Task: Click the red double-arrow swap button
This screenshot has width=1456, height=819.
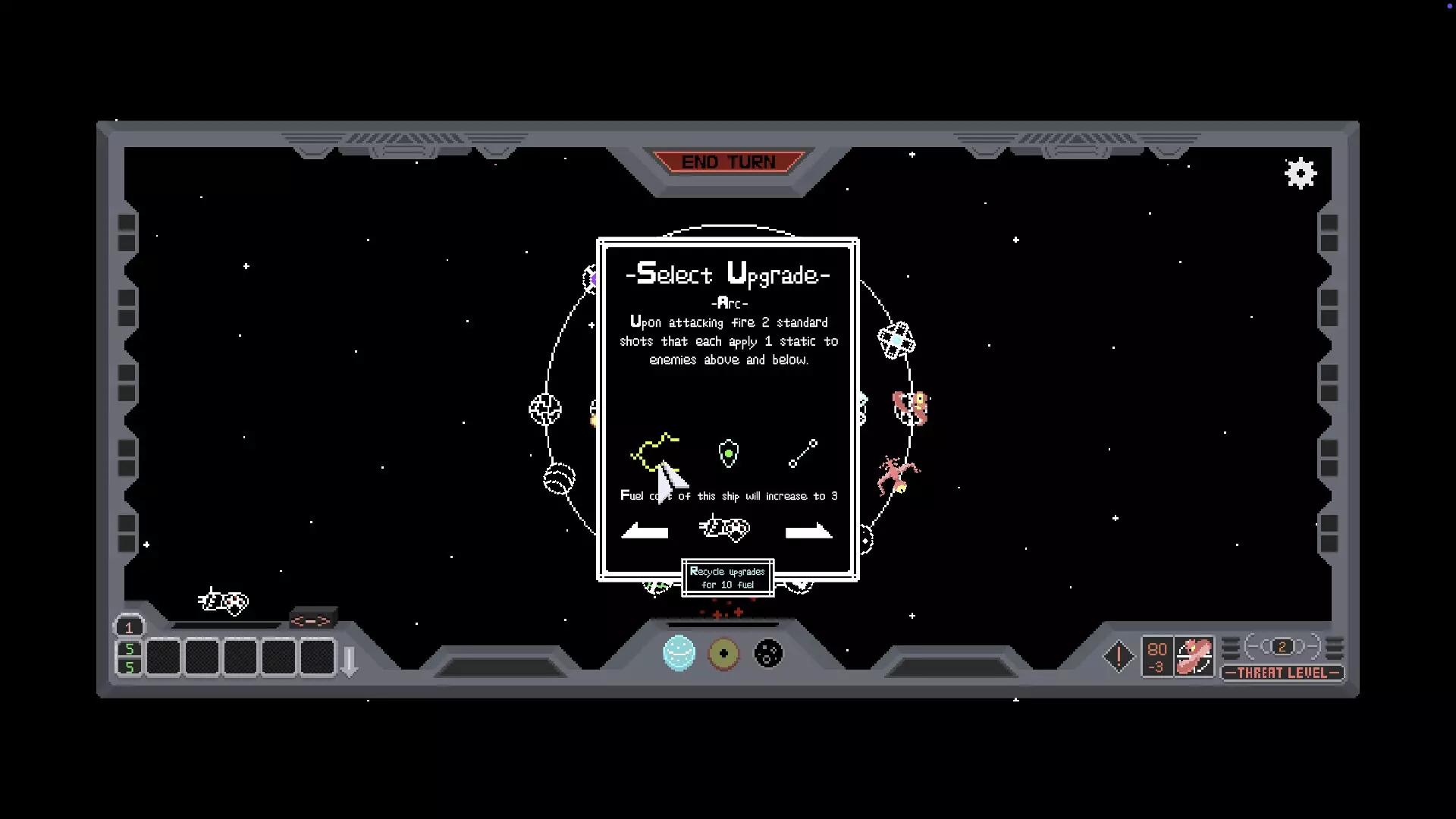Action: [312, 621]
